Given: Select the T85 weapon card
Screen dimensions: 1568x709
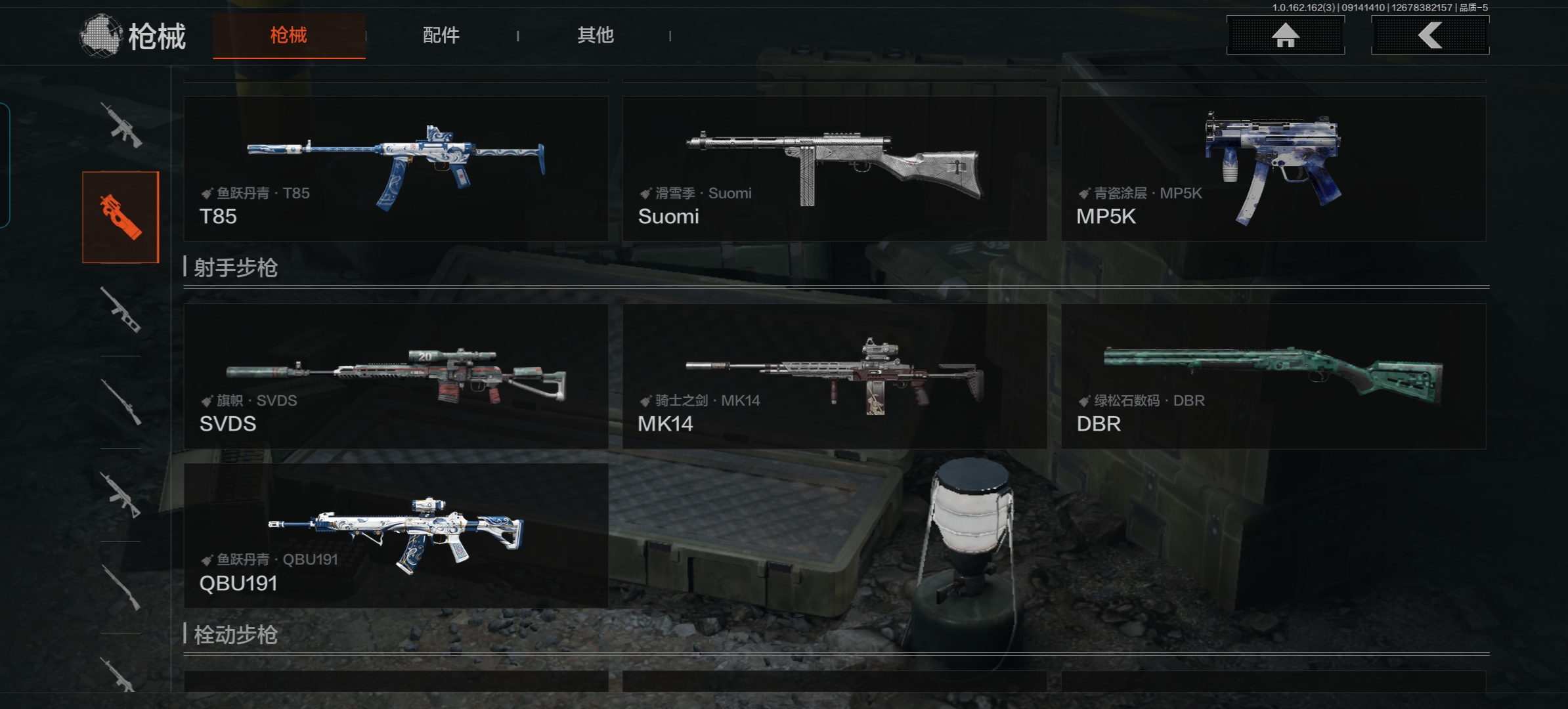Looking at the screenshot, I should tap(396, 169).
